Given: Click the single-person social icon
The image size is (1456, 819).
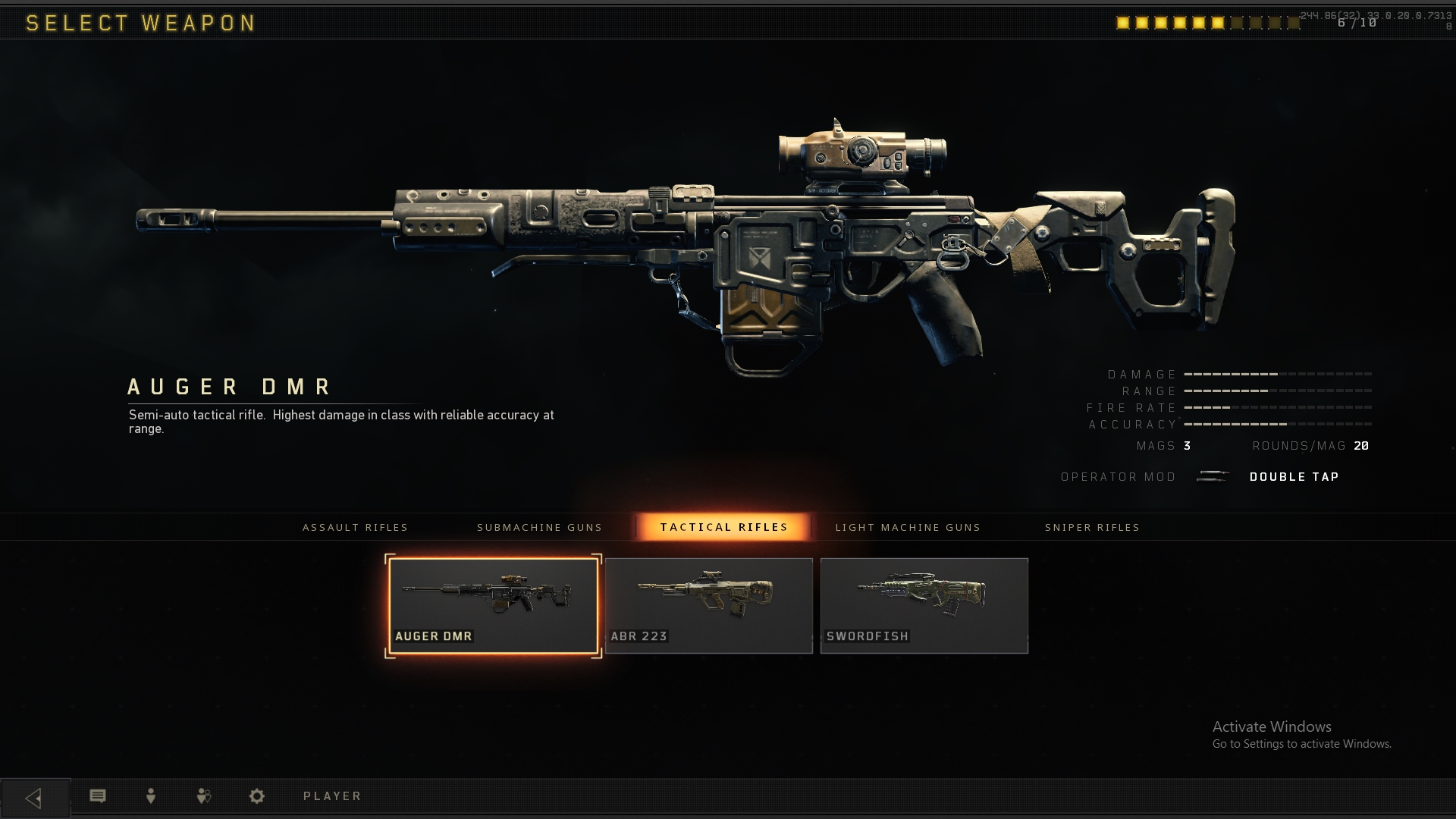Looking at the screenshot, I should pyautogui.click(x=151, y=795).
